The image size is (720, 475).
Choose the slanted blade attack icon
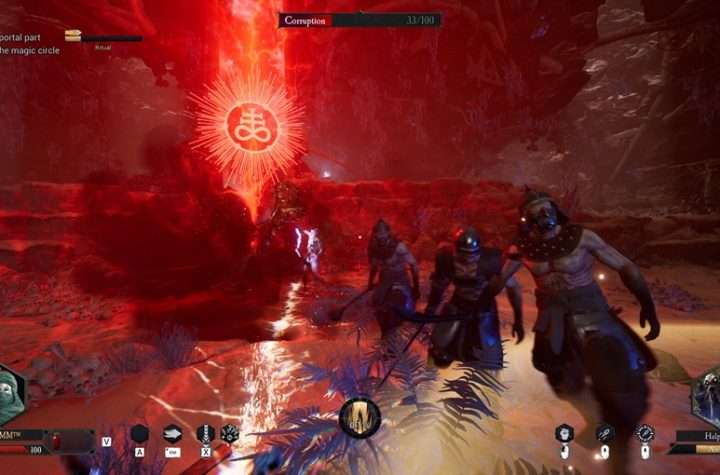[x=605, y=432]
